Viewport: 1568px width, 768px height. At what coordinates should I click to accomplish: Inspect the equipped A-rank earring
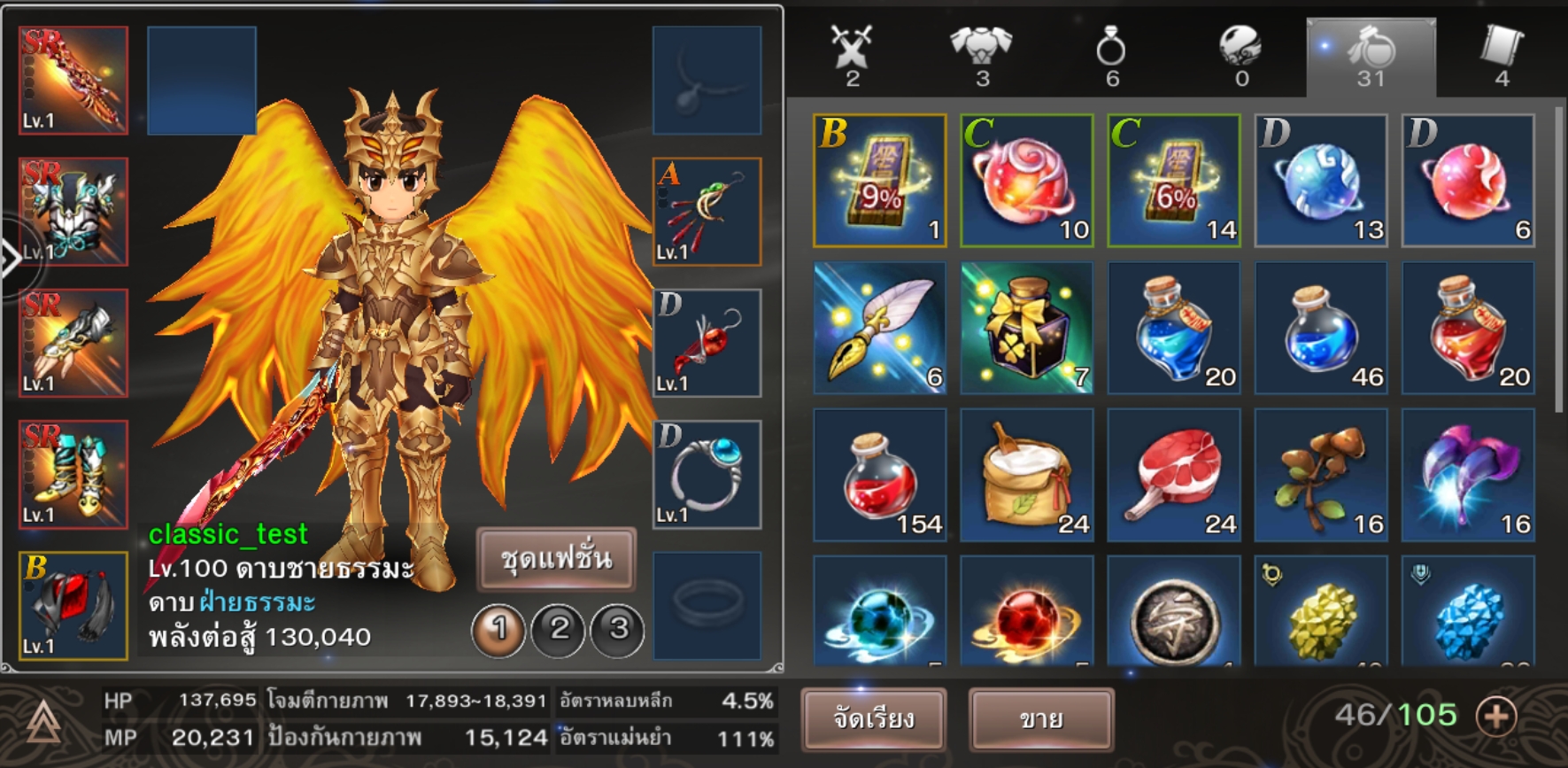[707, 212]
